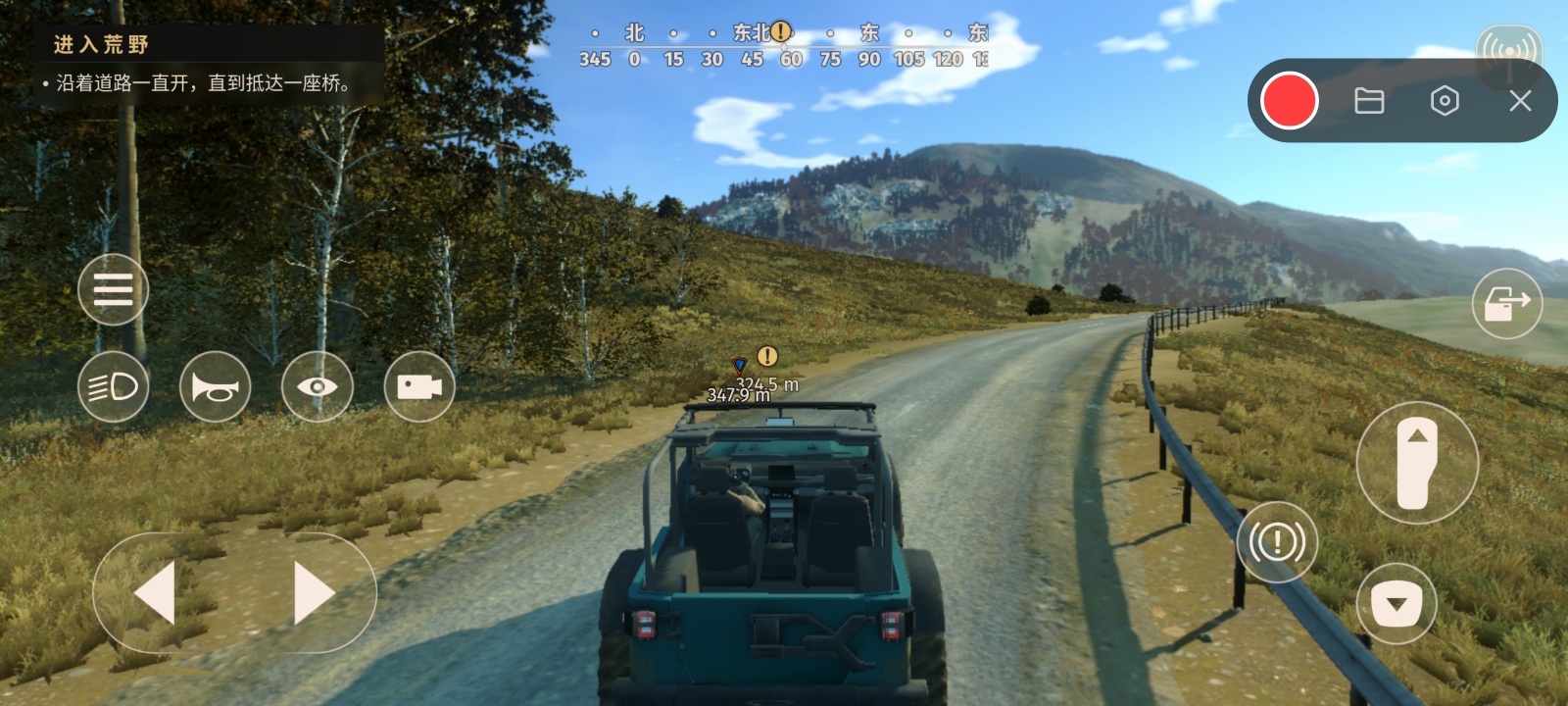Screen dimensions: 1568x706
Task: Toggle the headlights button
Action: pyautogui.click(x=113, y=387)
